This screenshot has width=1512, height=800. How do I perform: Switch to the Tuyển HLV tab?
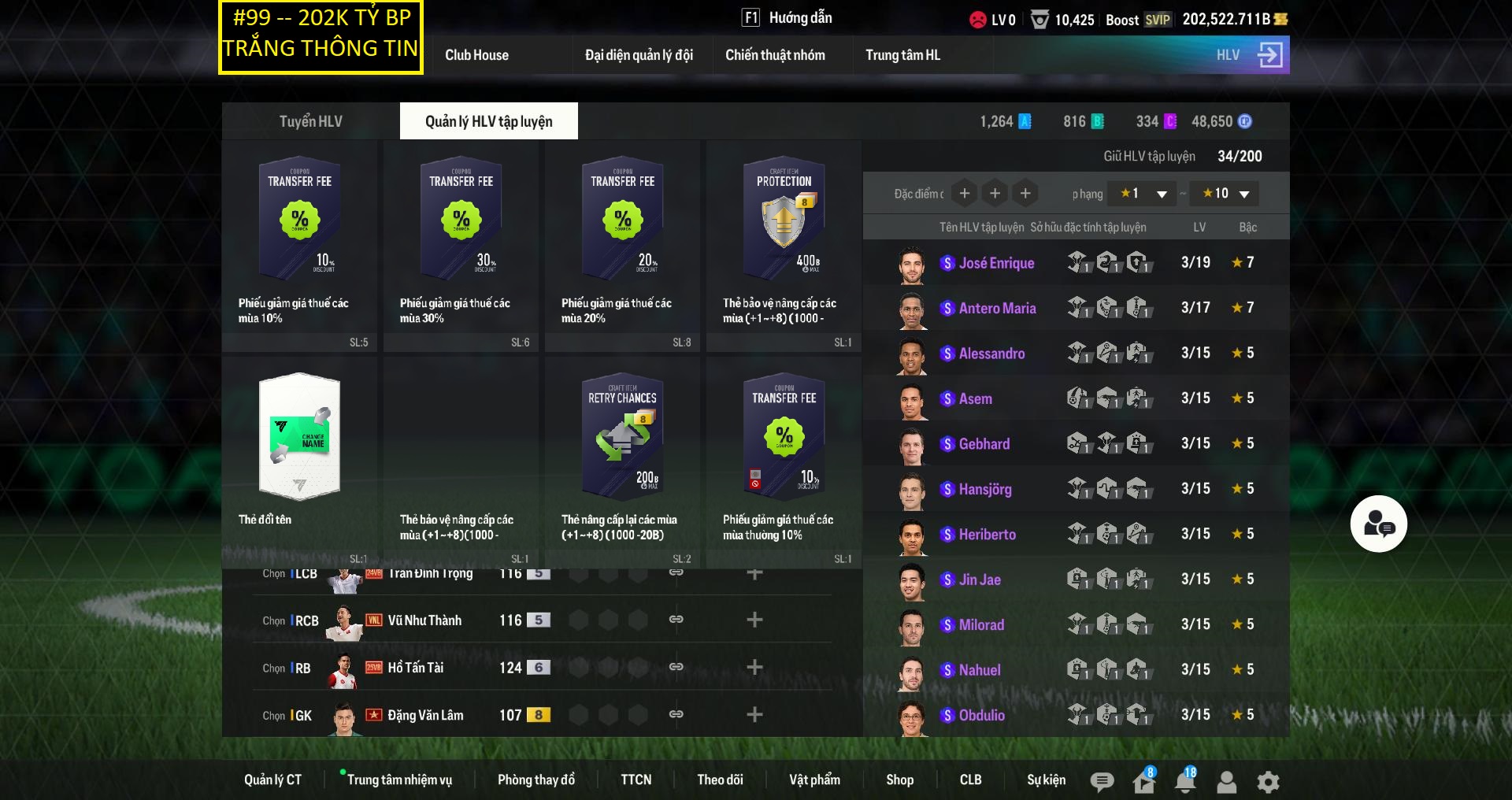pyautogui.click(x=310, y=121)
